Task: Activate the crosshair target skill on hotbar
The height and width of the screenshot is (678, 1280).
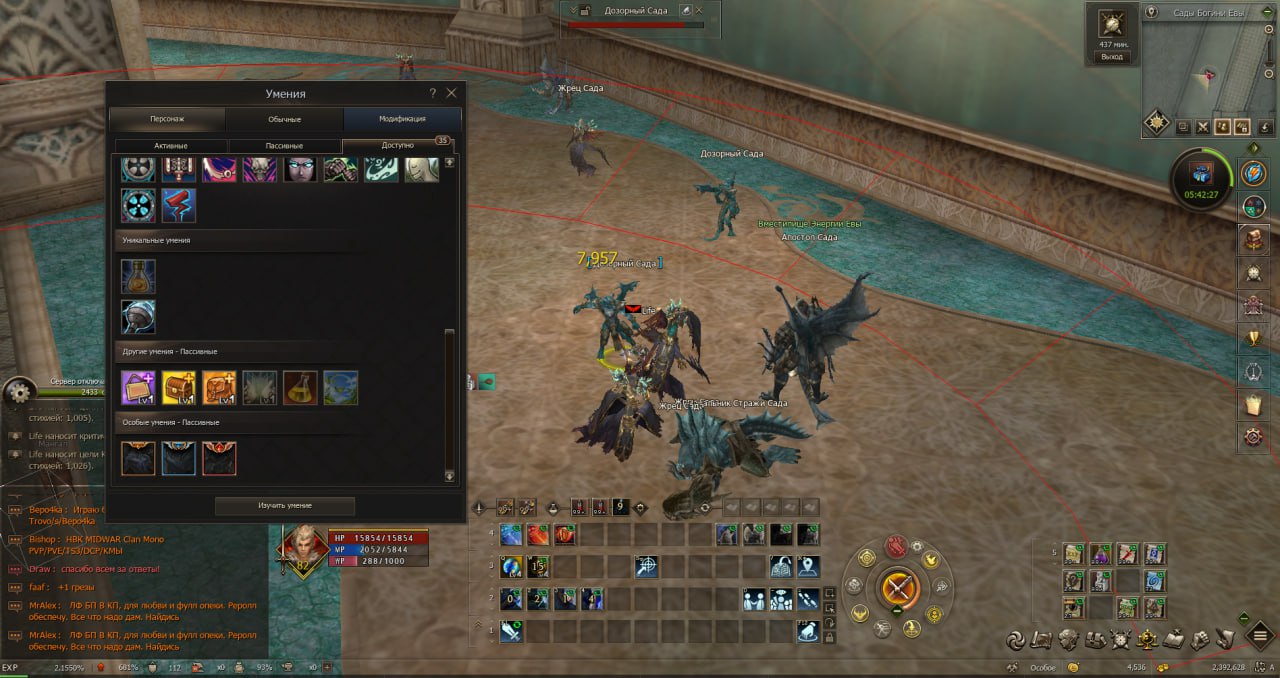Action: 647,567
